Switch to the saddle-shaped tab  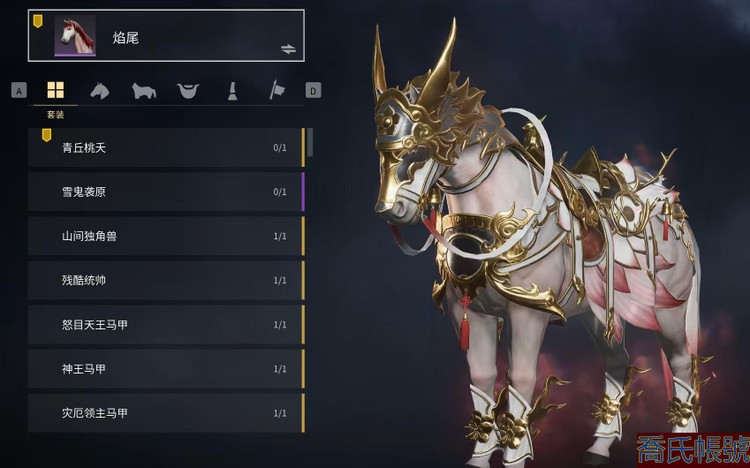[187, 91]
